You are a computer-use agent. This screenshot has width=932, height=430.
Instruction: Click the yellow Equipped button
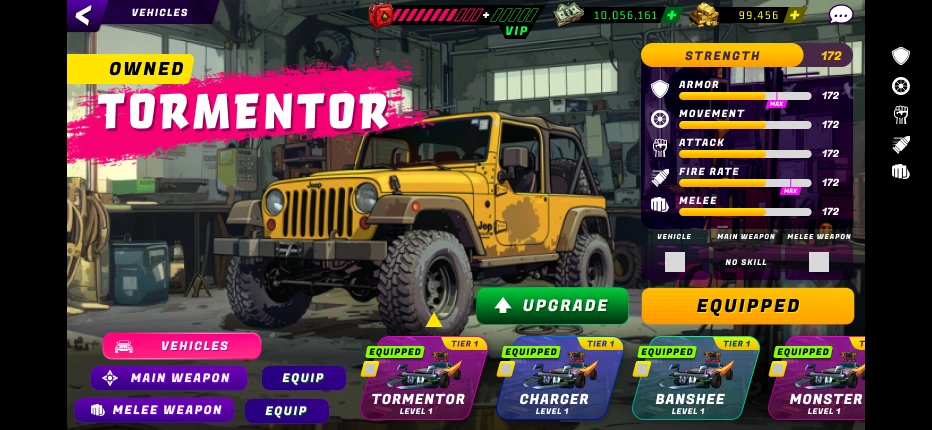click(748, 306)
